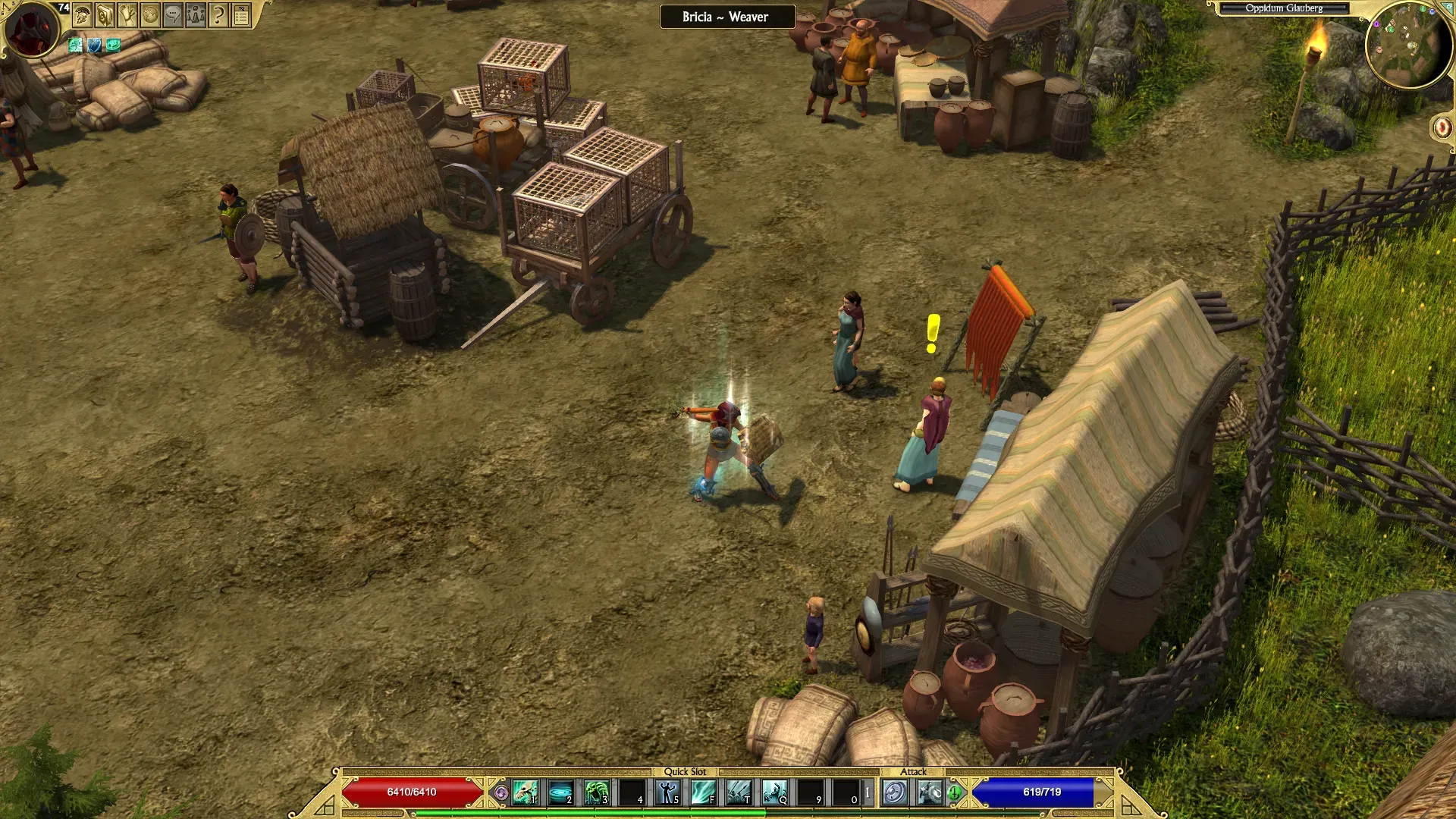
Task: Select the left attack shield icon
Action: [x=895, y=792]
